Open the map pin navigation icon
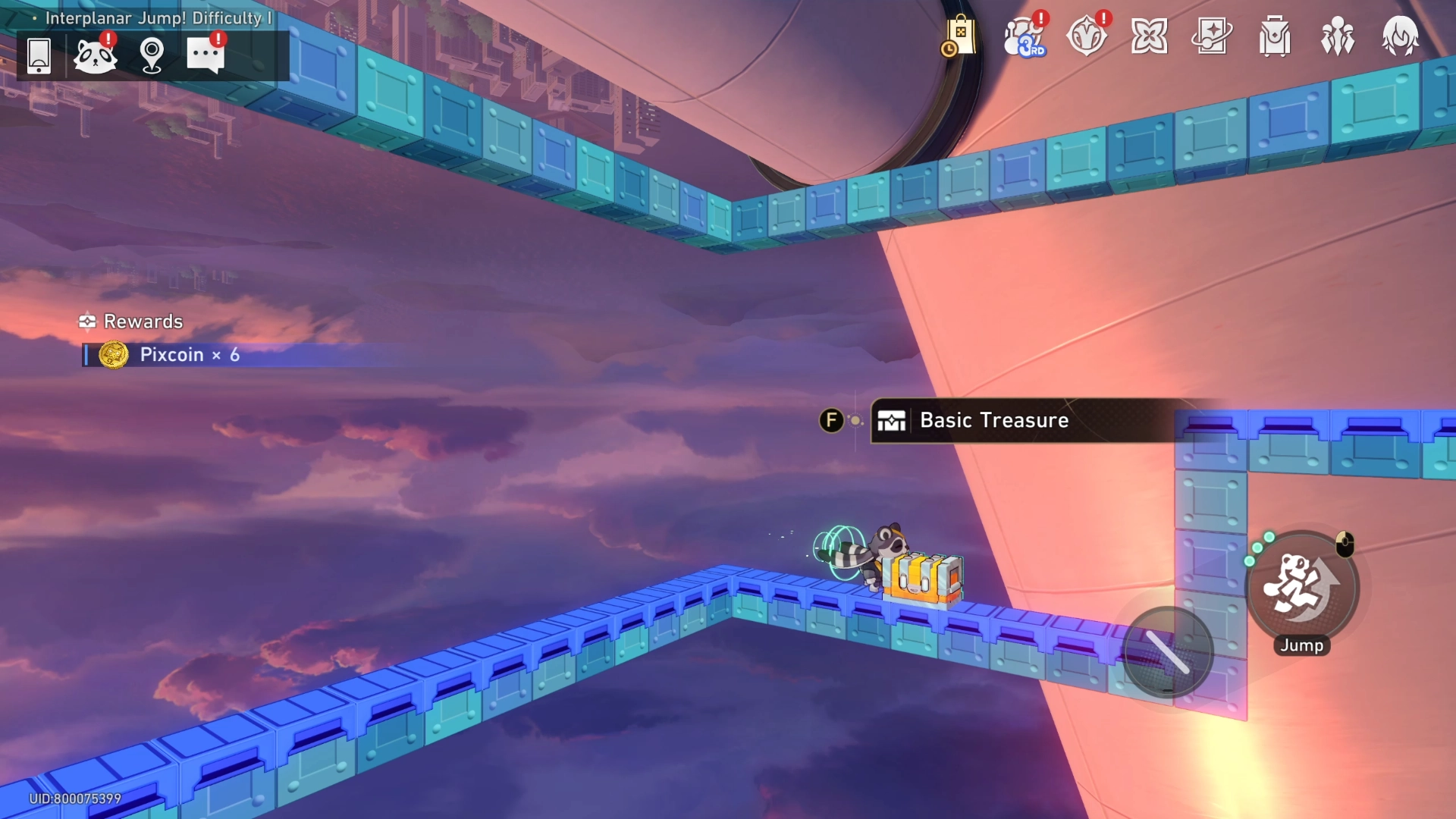The image size is (1456, 819). click(x=152, y=55)
